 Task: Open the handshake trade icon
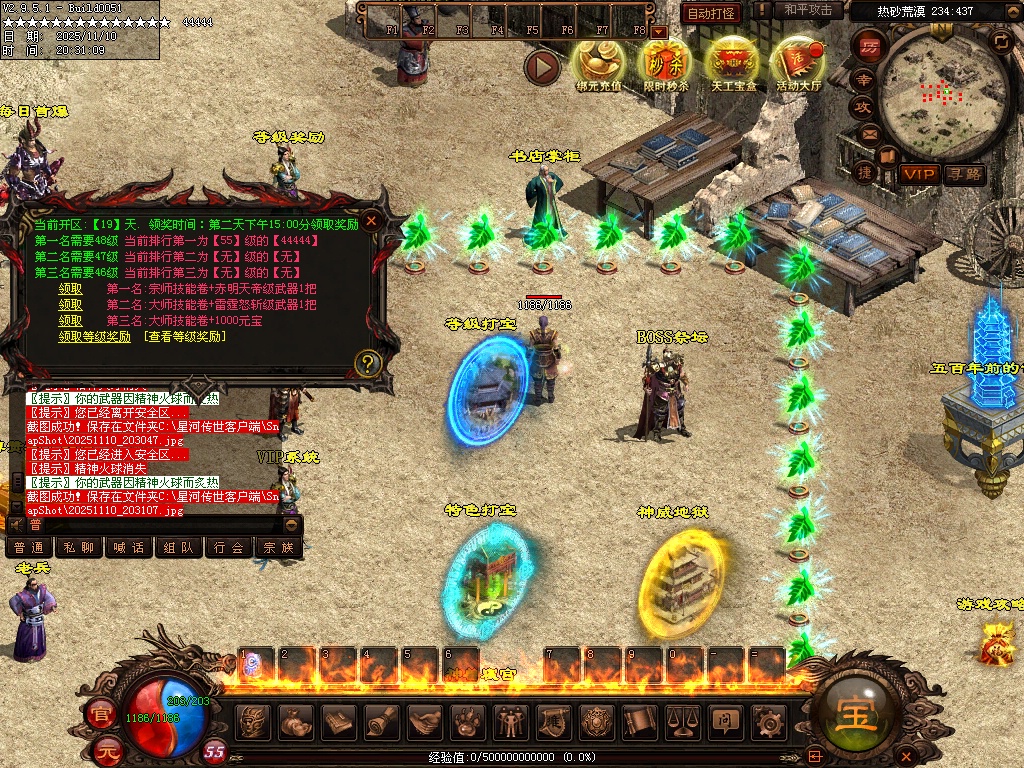(425, 721)
